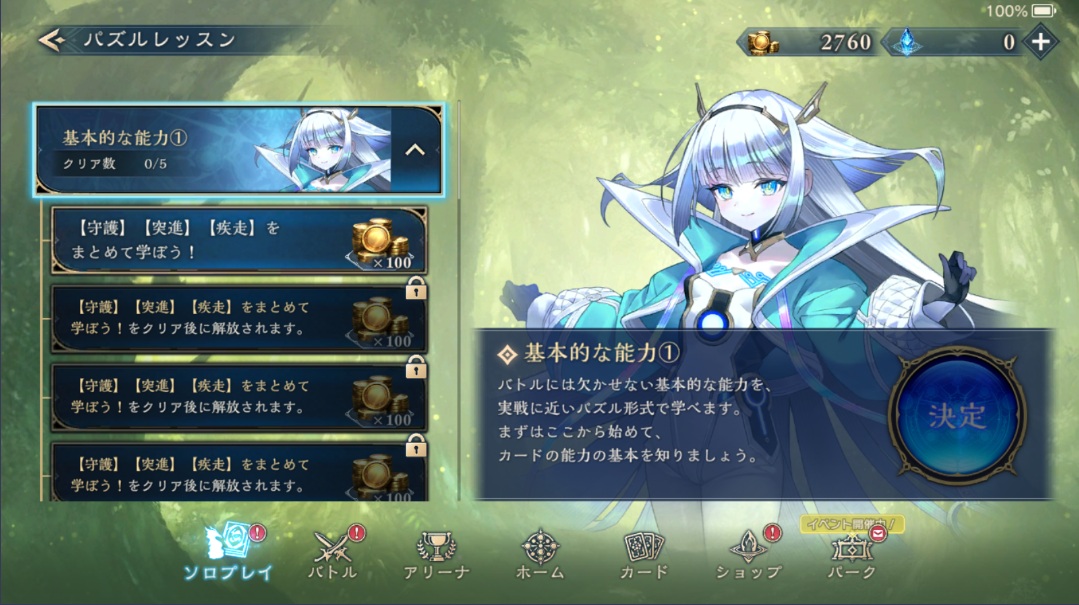1079x605 pixels.
Task: Open the カード menu
Action: point(643,553)
